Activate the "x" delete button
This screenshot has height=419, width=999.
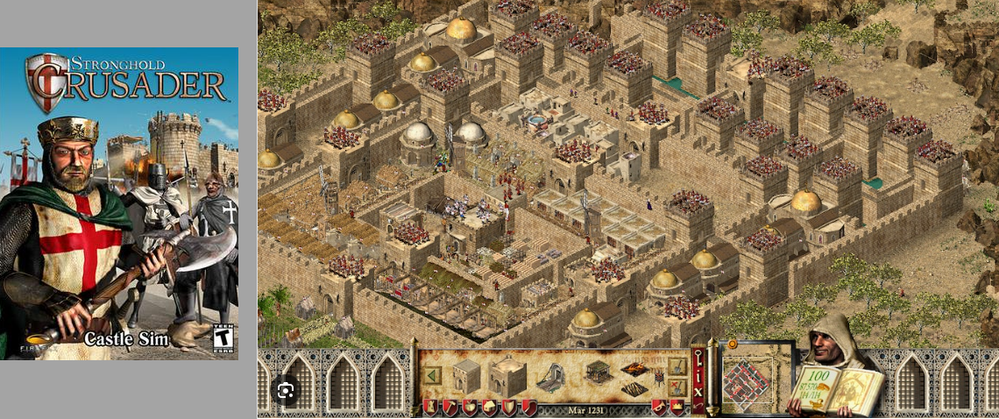[x=697, y=393]
